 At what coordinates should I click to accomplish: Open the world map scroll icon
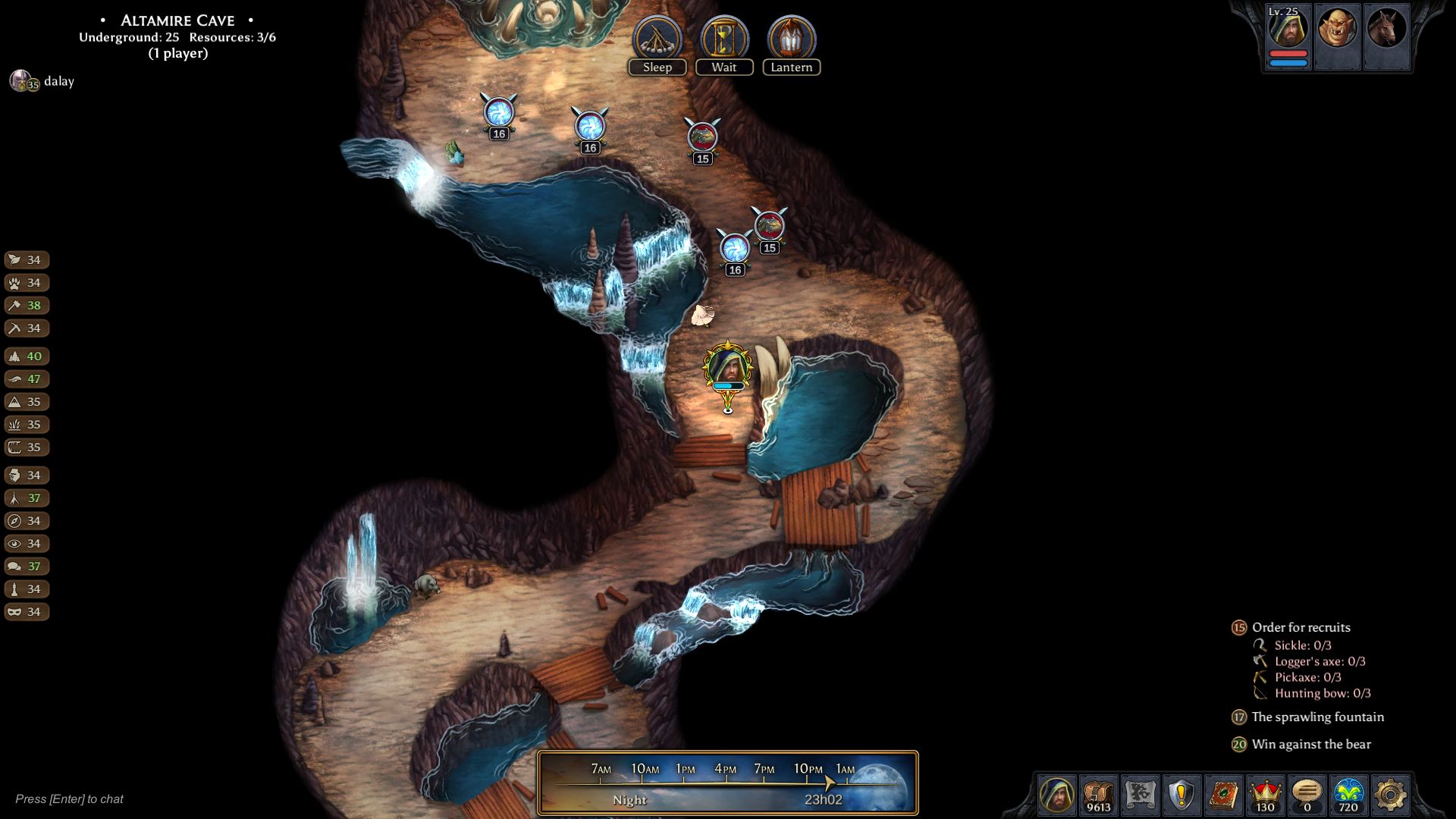tap(1140, 792)
